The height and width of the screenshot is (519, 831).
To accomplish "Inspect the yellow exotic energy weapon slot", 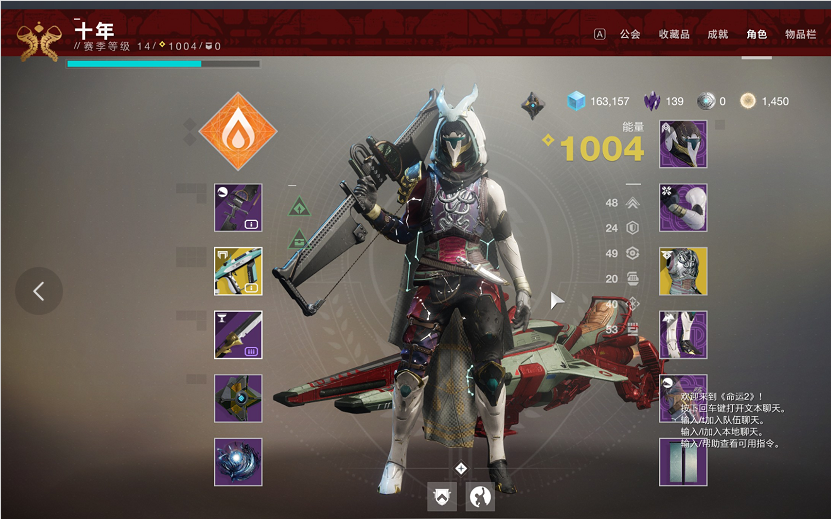I will pos(238,271).
